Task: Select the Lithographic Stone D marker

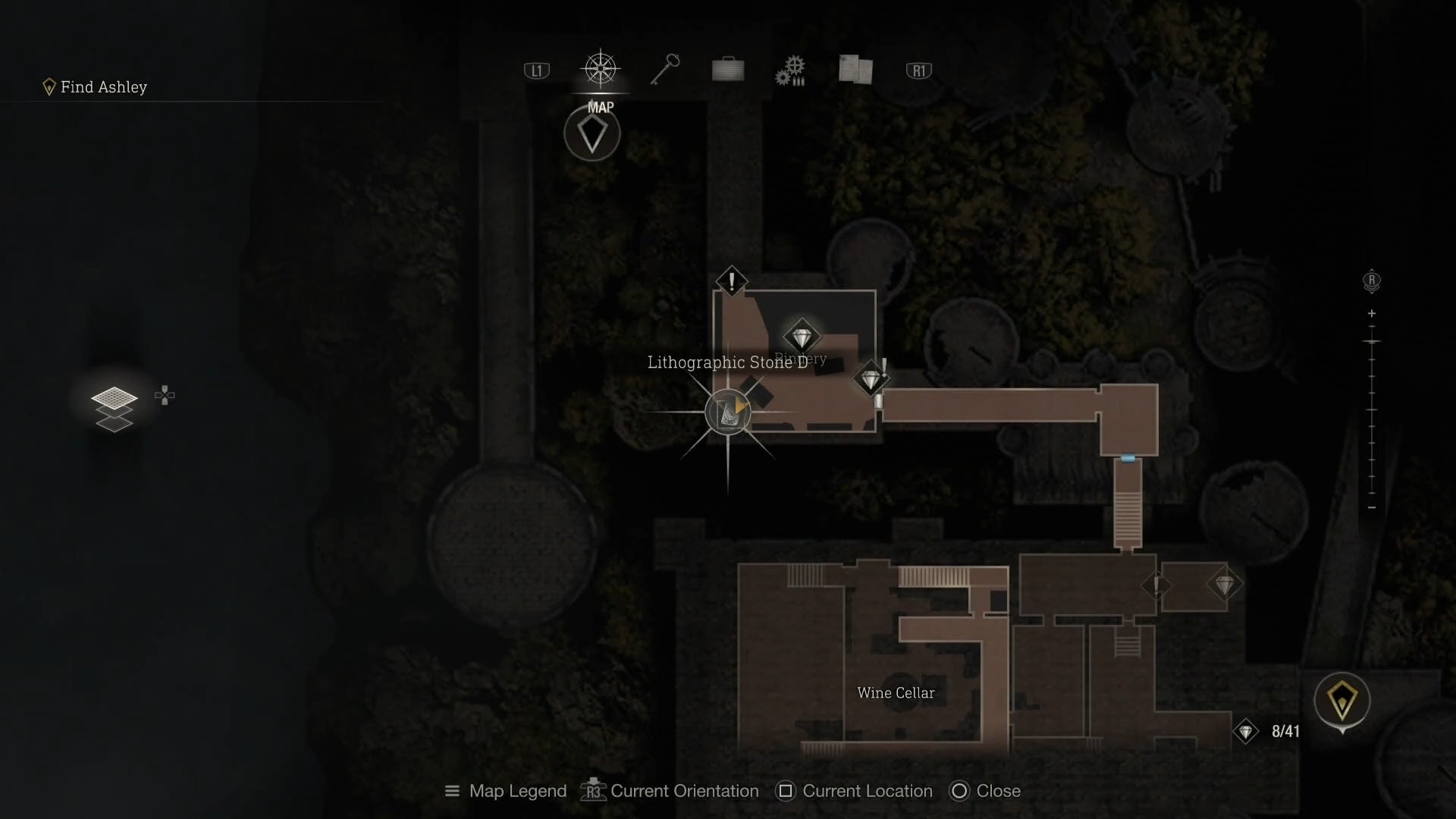Action: point(728,412)
